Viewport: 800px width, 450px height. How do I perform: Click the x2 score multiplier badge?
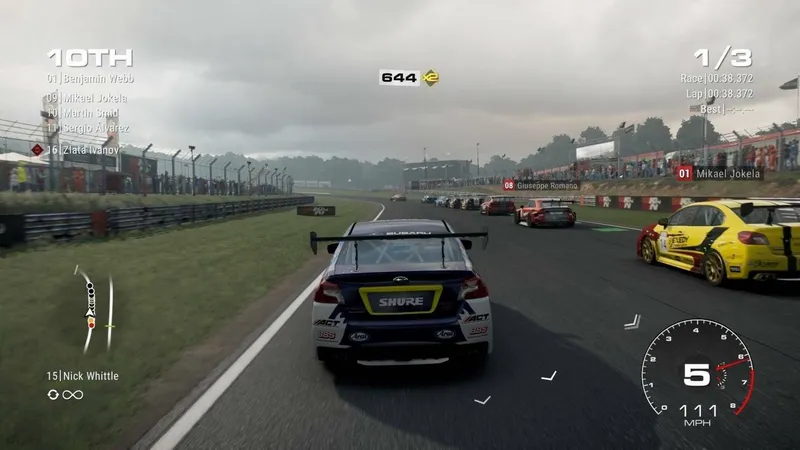click(431, 77)
